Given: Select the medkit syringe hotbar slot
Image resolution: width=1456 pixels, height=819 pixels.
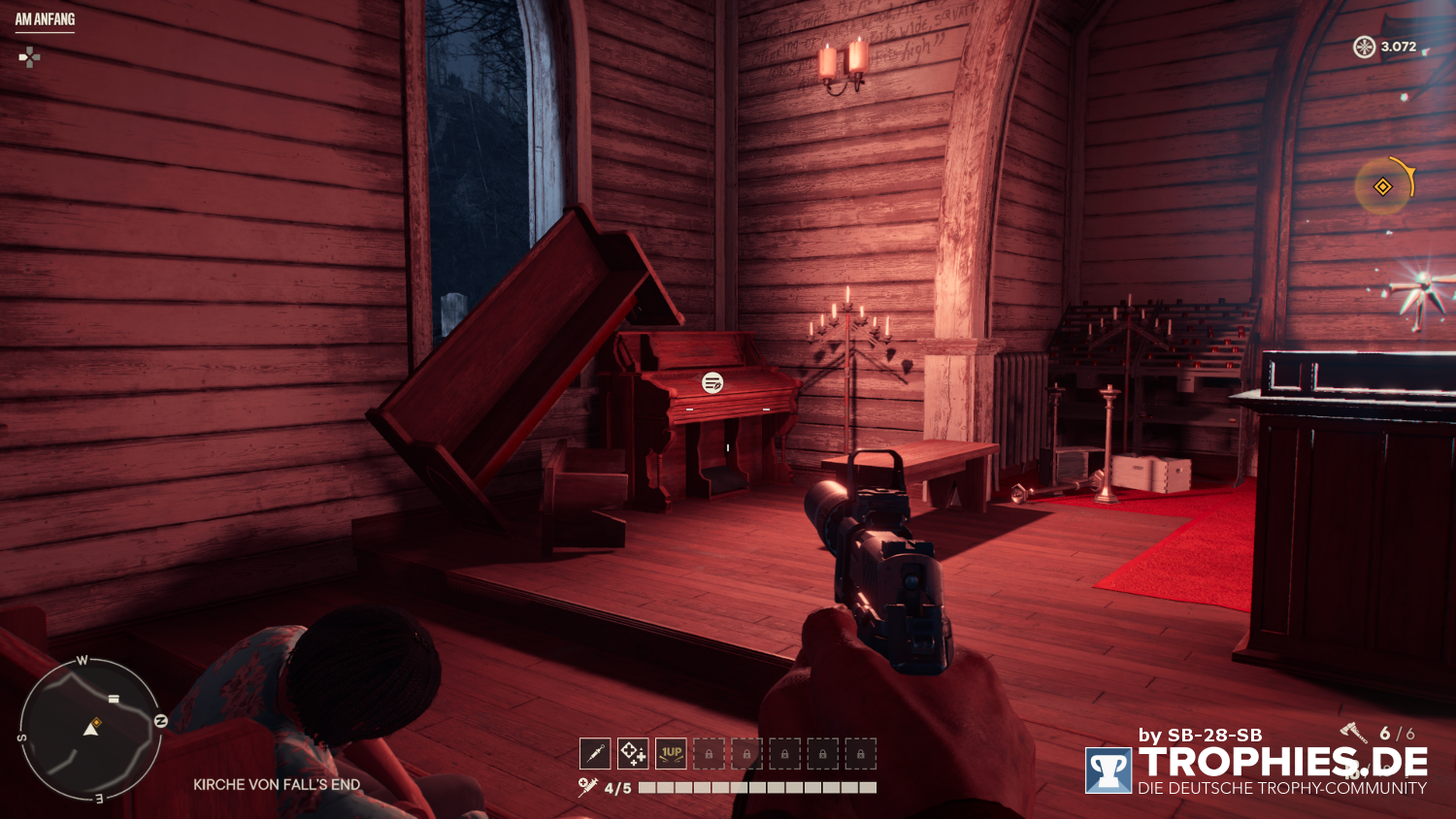Looking at the screenshot, I should click(x=593, y=753).
